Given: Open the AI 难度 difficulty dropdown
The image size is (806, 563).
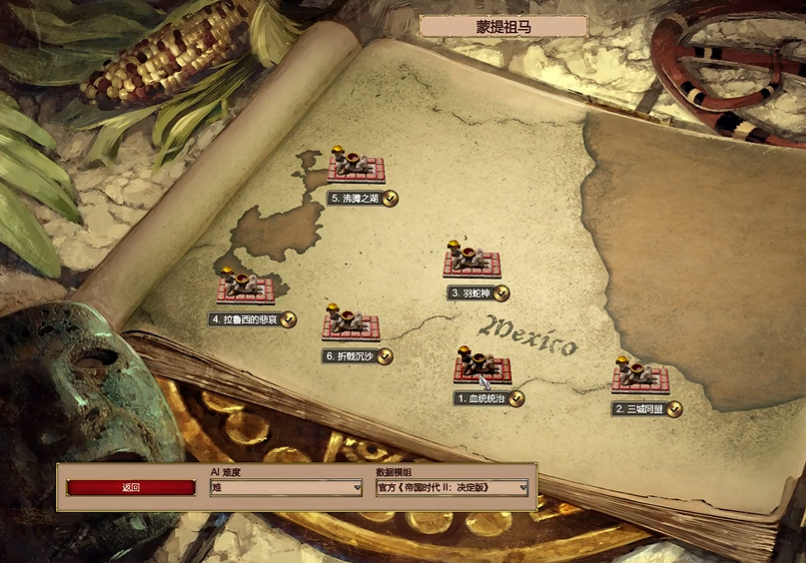Looking at the screenshot, I should (286, 488).
